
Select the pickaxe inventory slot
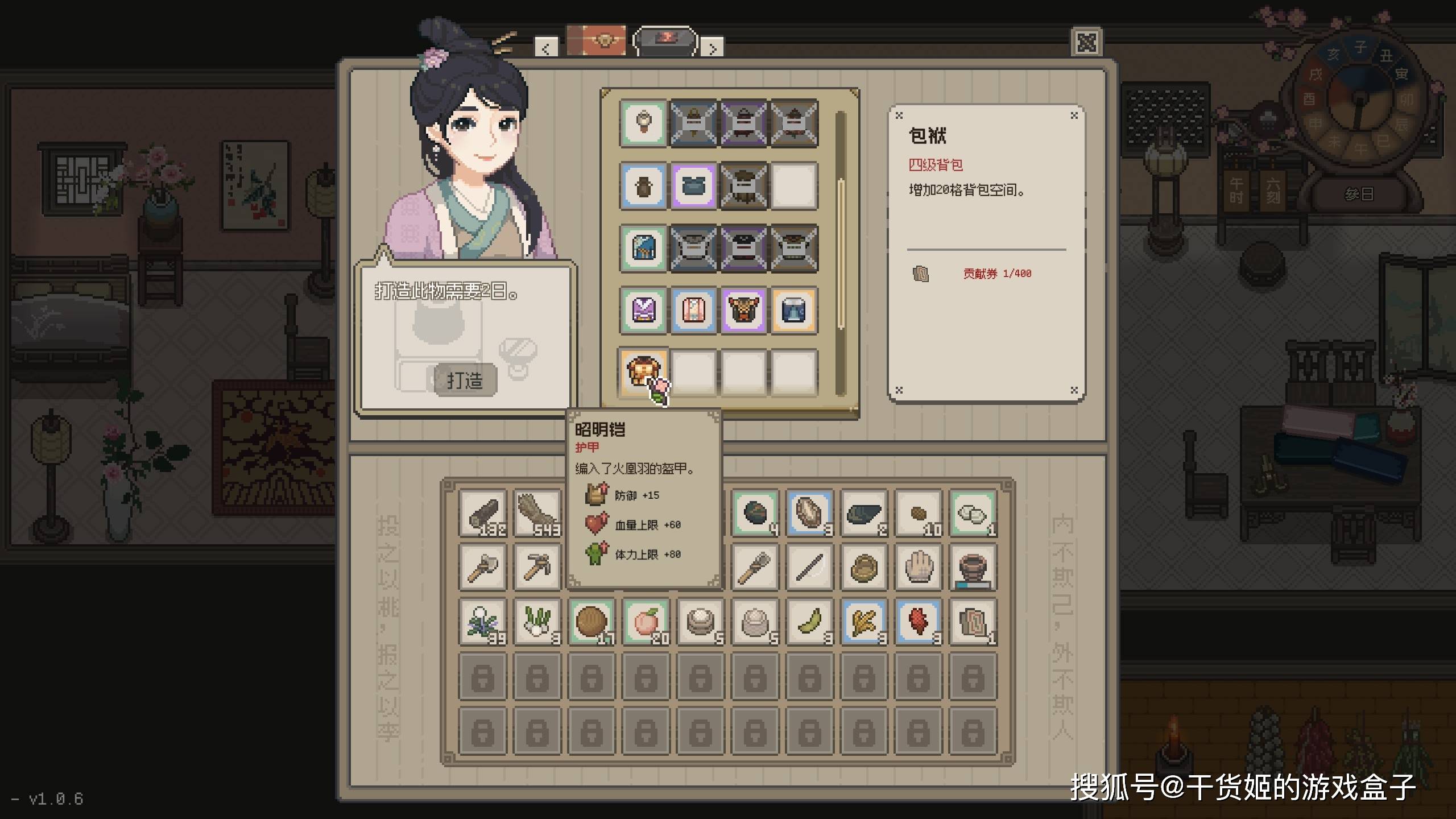pyautogui.click(x=537, y=568)
